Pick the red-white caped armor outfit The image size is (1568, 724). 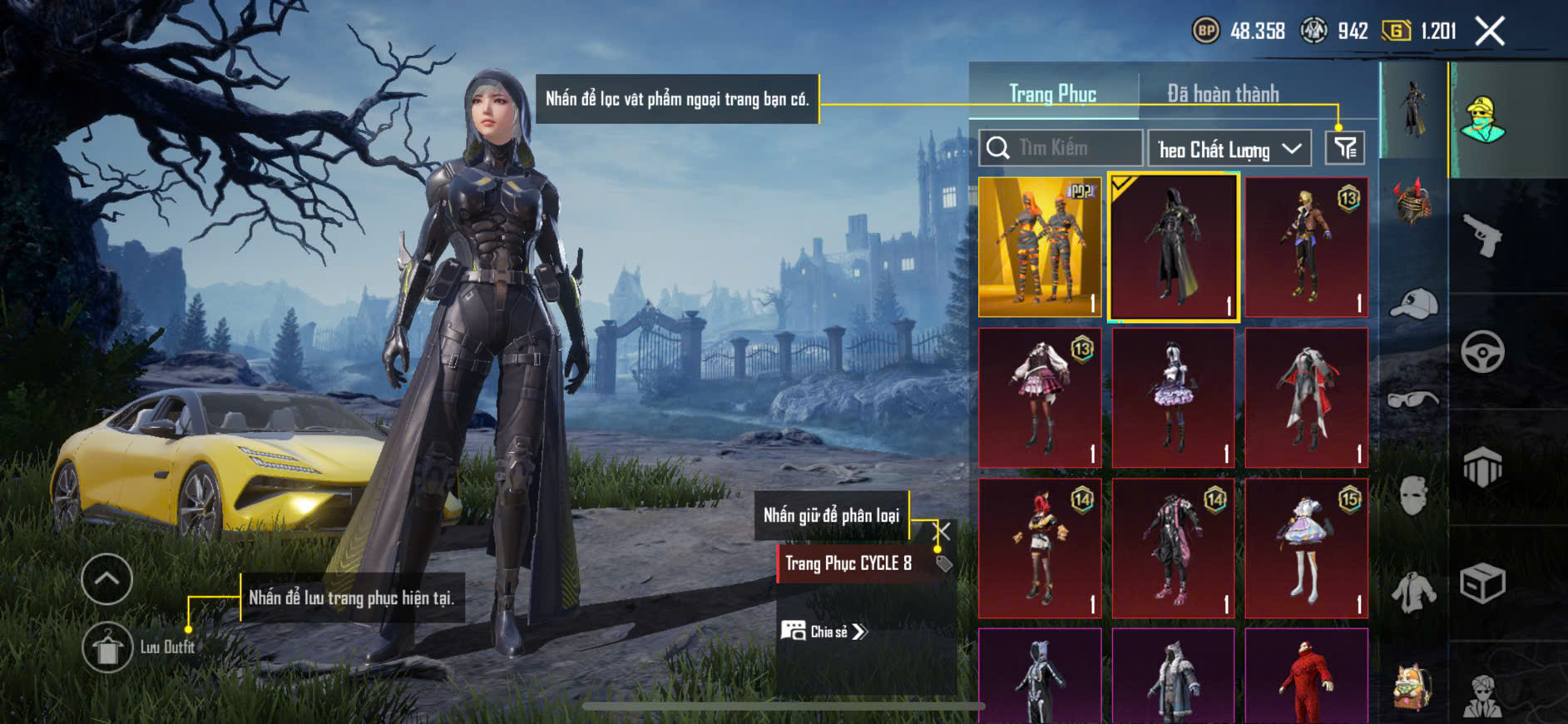pos(1306,397)
